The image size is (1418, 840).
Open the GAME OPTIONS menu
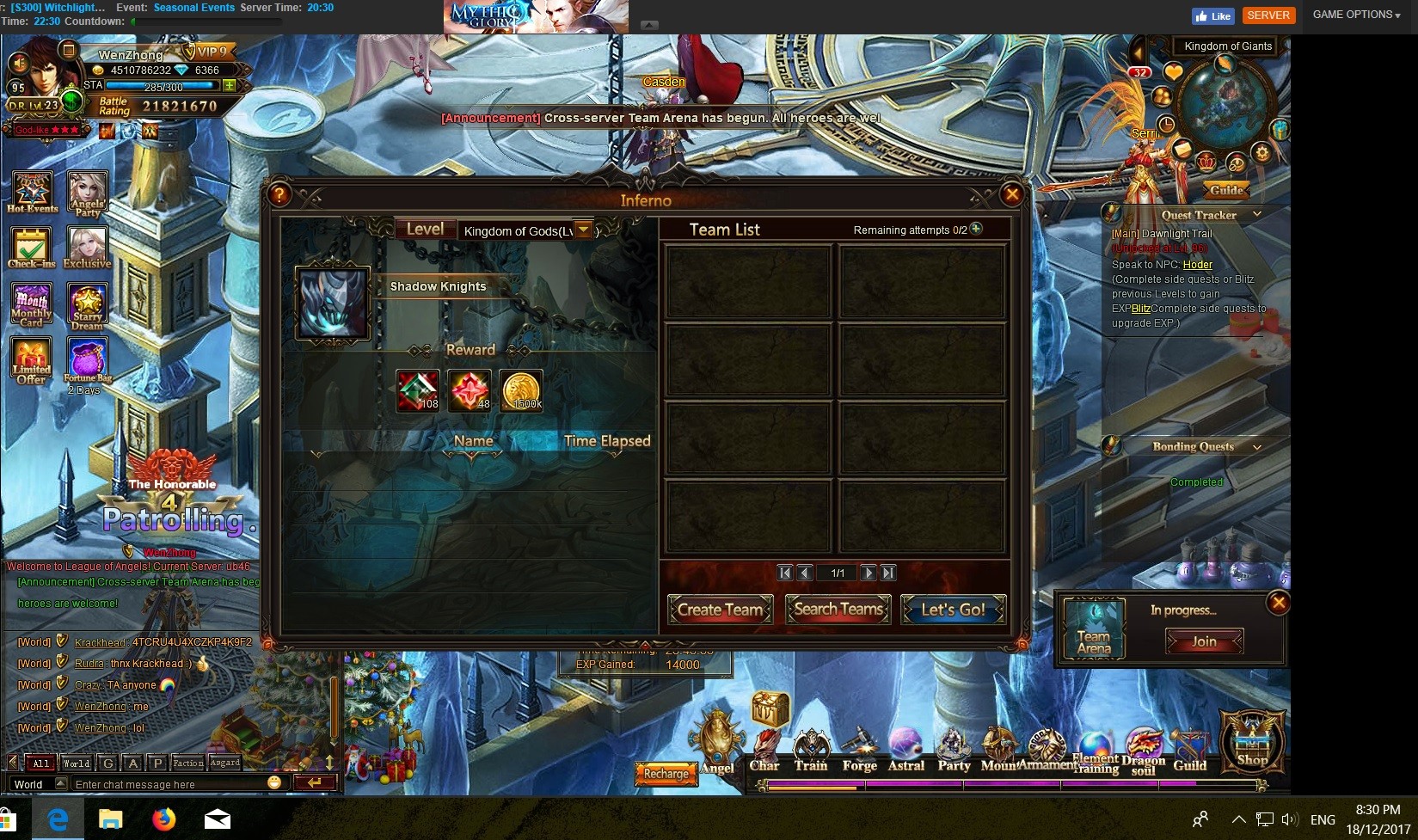pyautogui.click(x=1356, y=15)
